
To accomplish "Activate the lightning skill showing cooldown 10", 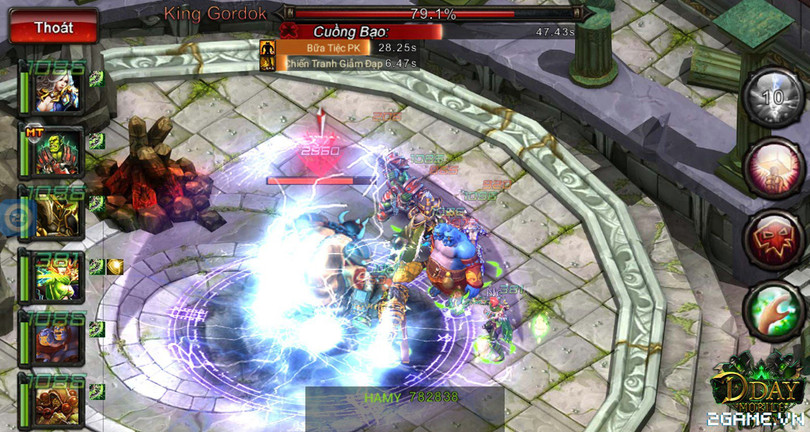I will pos(771,97).
